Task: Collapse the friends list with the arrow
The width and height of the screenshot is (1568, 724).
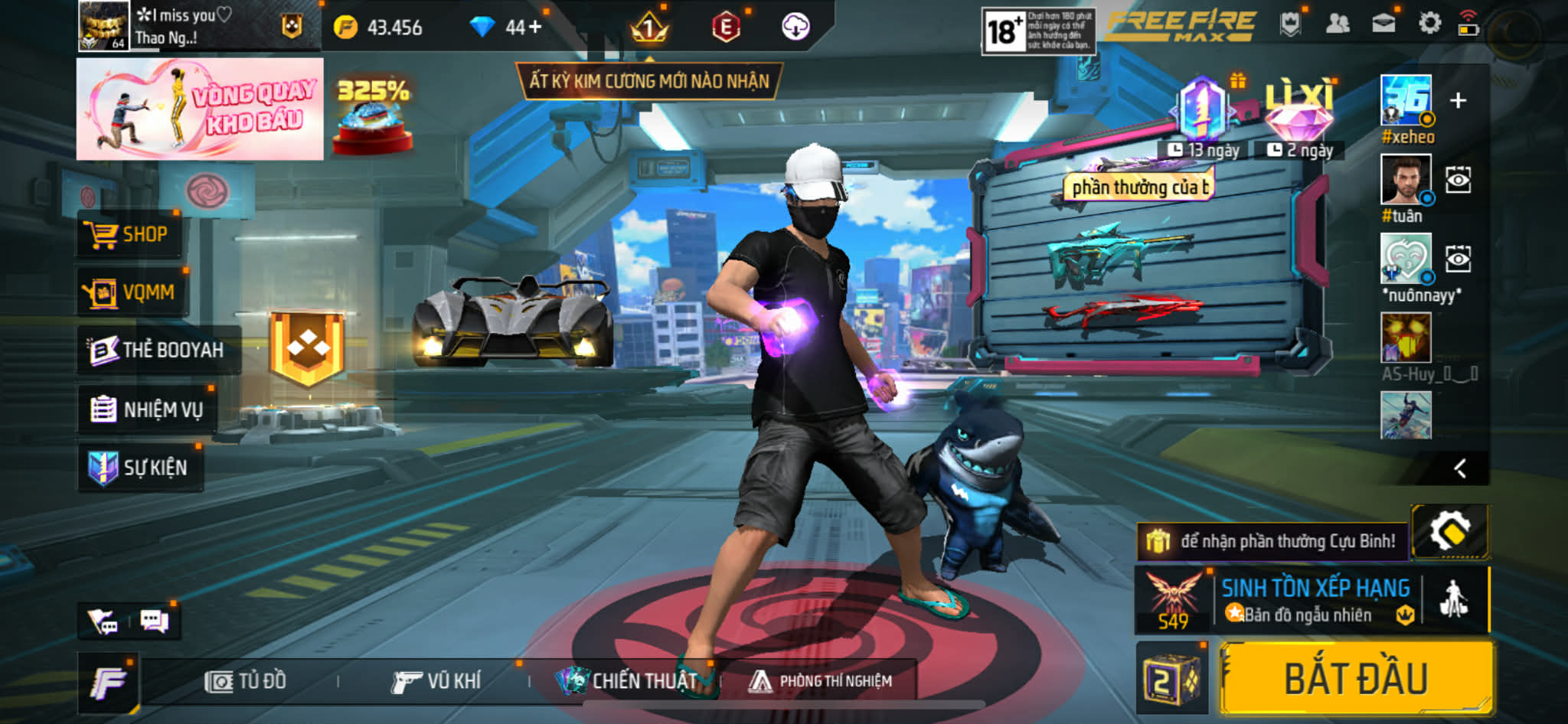Action: [x=1460, y=468]
